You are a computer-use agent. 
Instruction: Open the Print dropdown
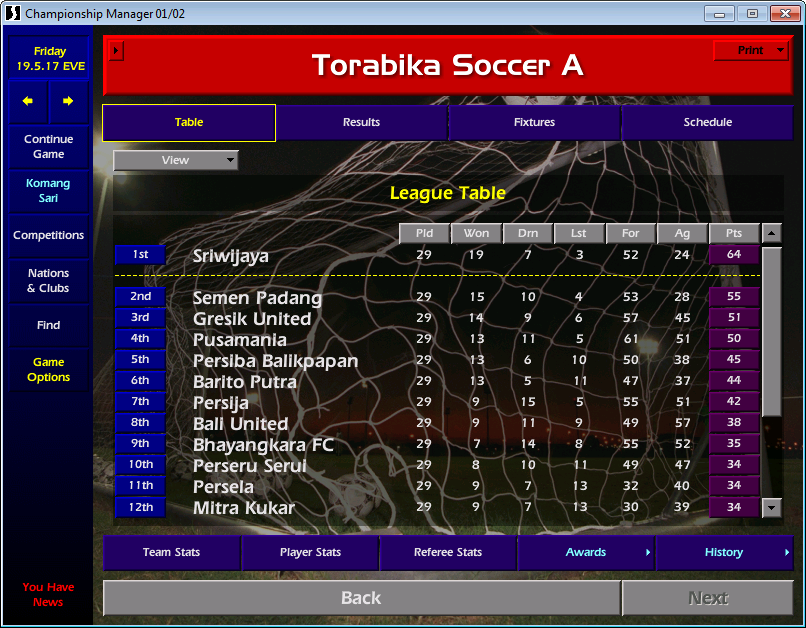(752, 51)
